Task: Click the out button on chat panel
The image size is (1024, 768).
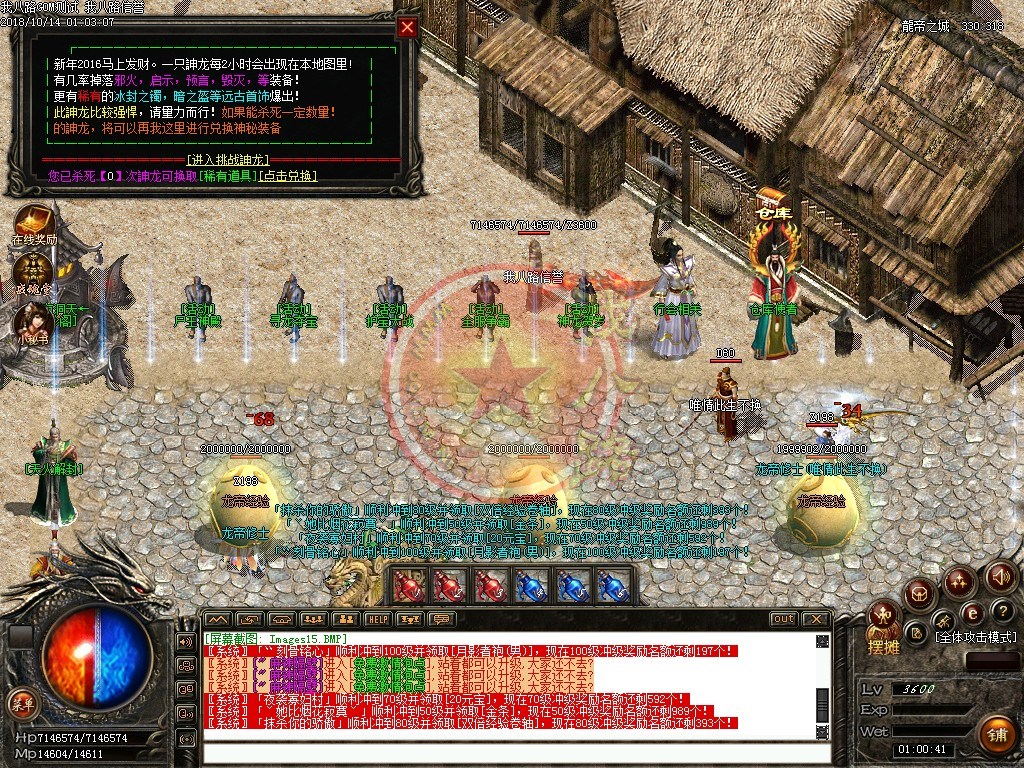Action: pos(783,619)
